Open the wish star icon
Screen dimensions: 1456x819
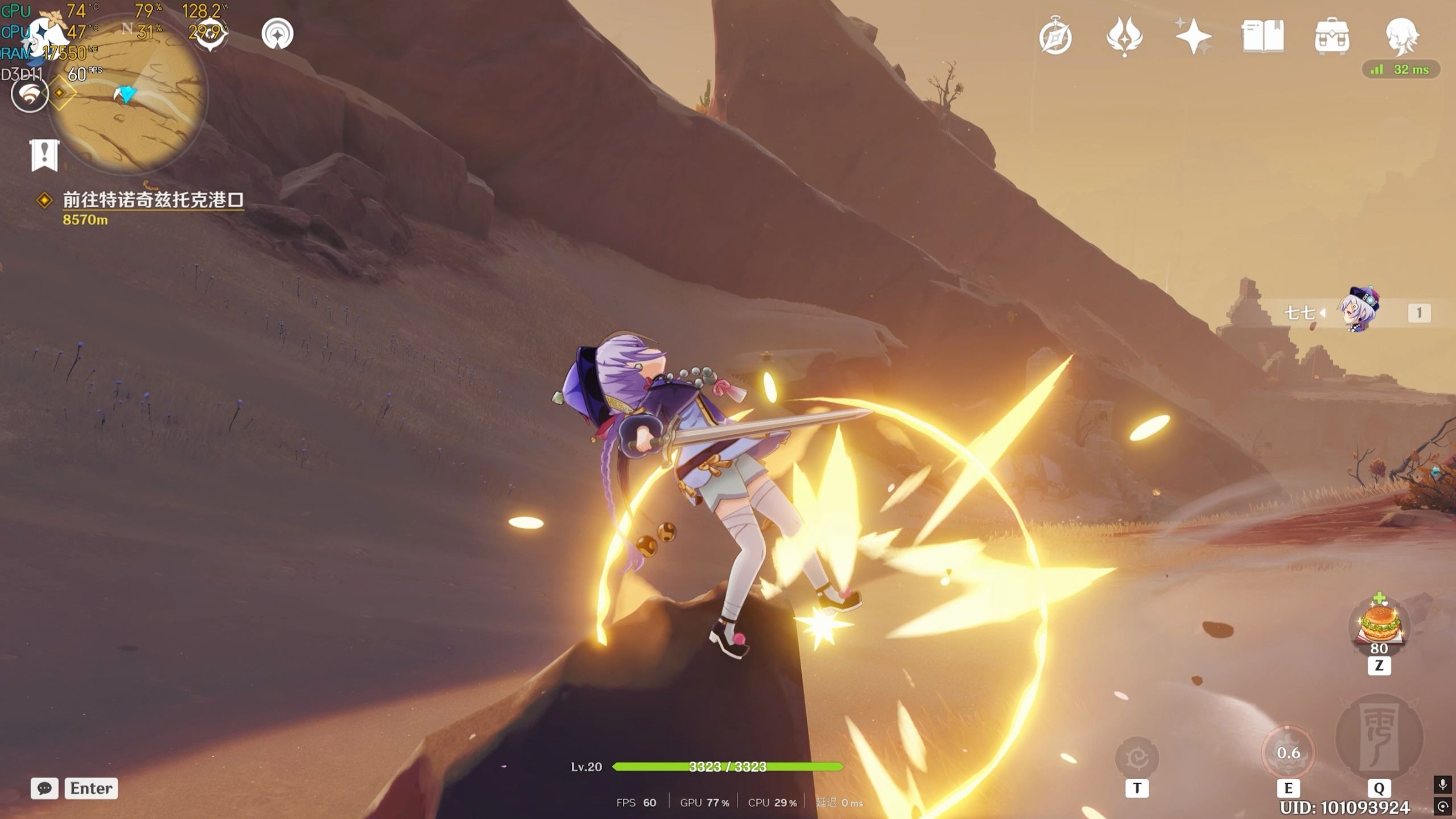click(1193, 36)
